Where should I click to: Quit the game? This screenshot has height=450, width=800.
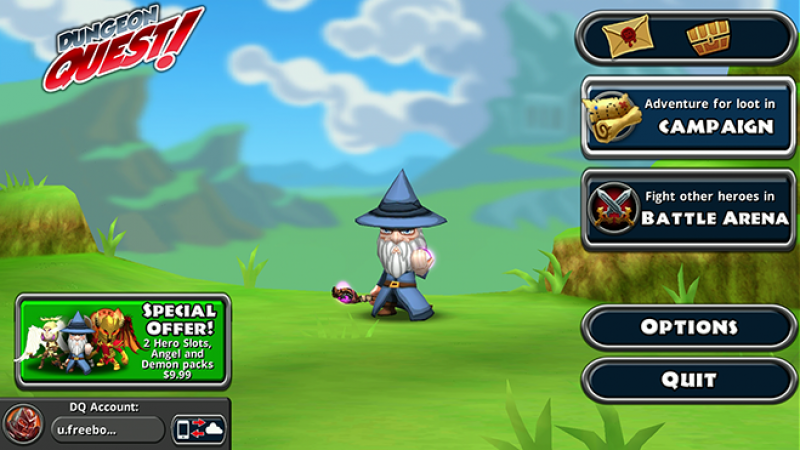click(x=688, y=380)
